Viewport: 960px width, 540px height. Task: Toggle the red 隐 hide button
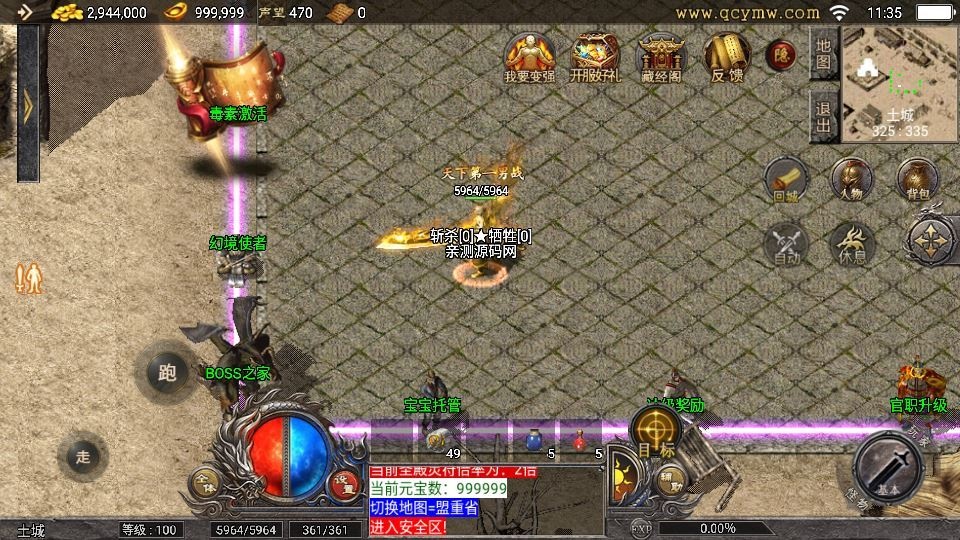tap(781, 56)
